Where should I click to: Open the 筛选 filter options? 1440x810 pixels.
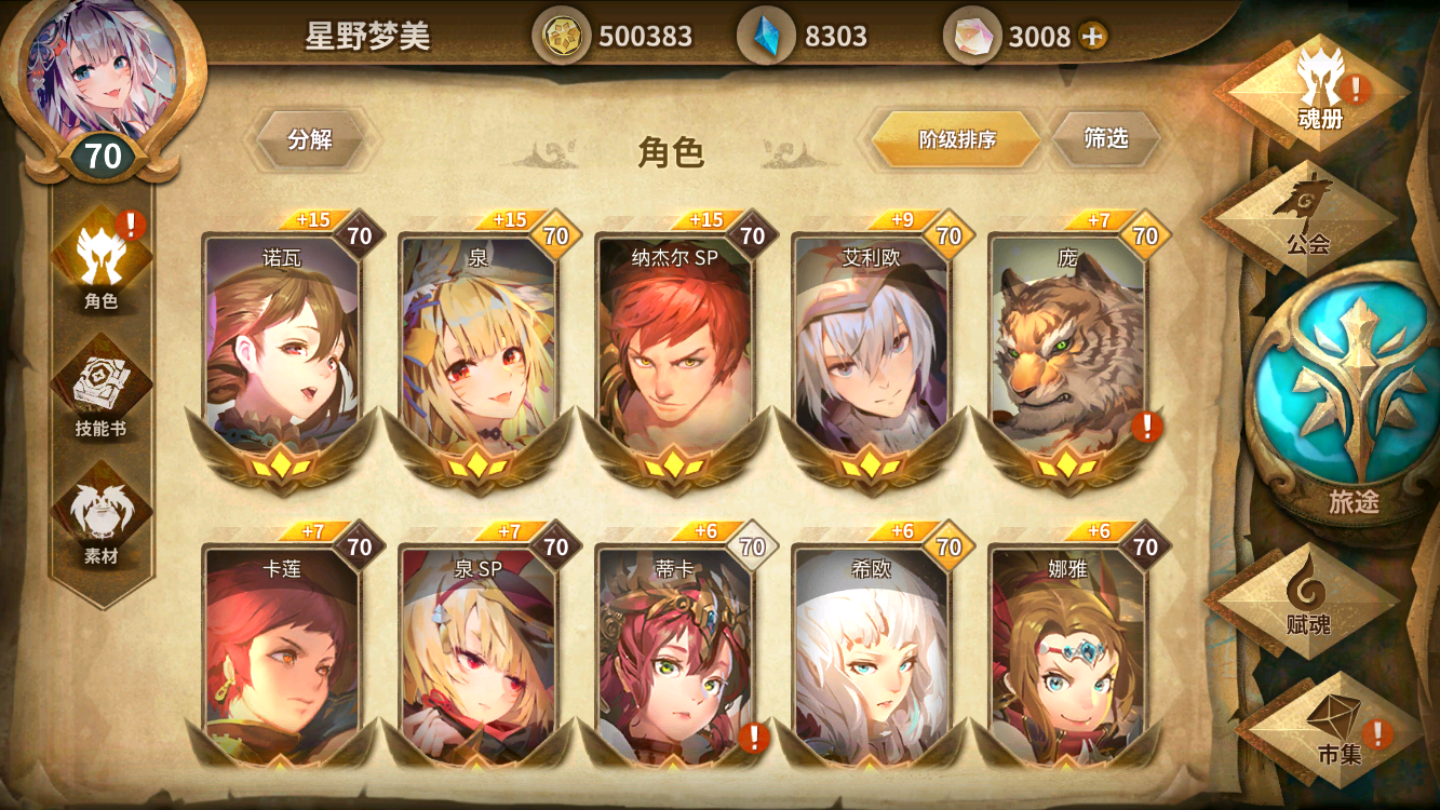[x=1108, y=140]
